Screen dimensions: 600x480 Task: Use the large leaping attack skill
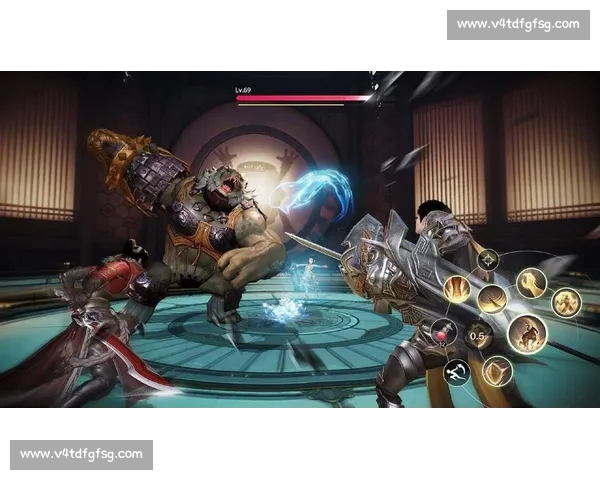click(527, 333)
